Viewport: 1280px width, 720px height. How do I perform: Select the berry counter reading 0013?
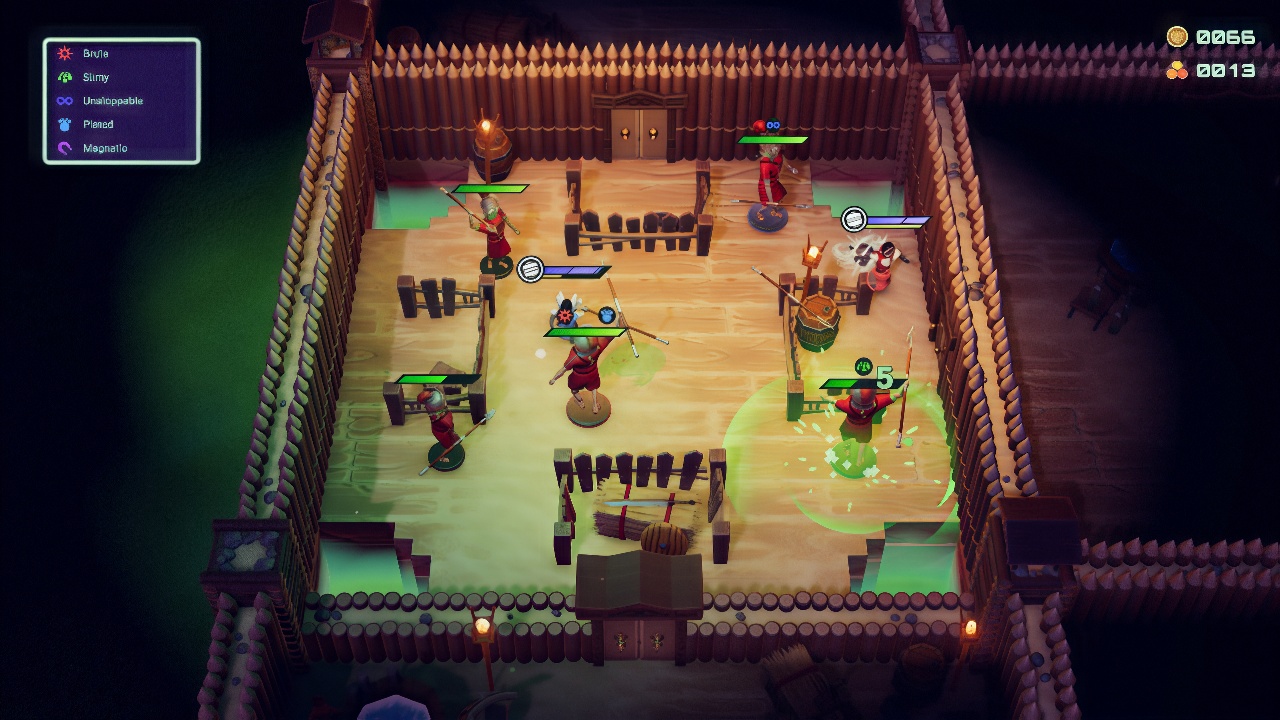pyautogui.click(x=1228, y=70)
